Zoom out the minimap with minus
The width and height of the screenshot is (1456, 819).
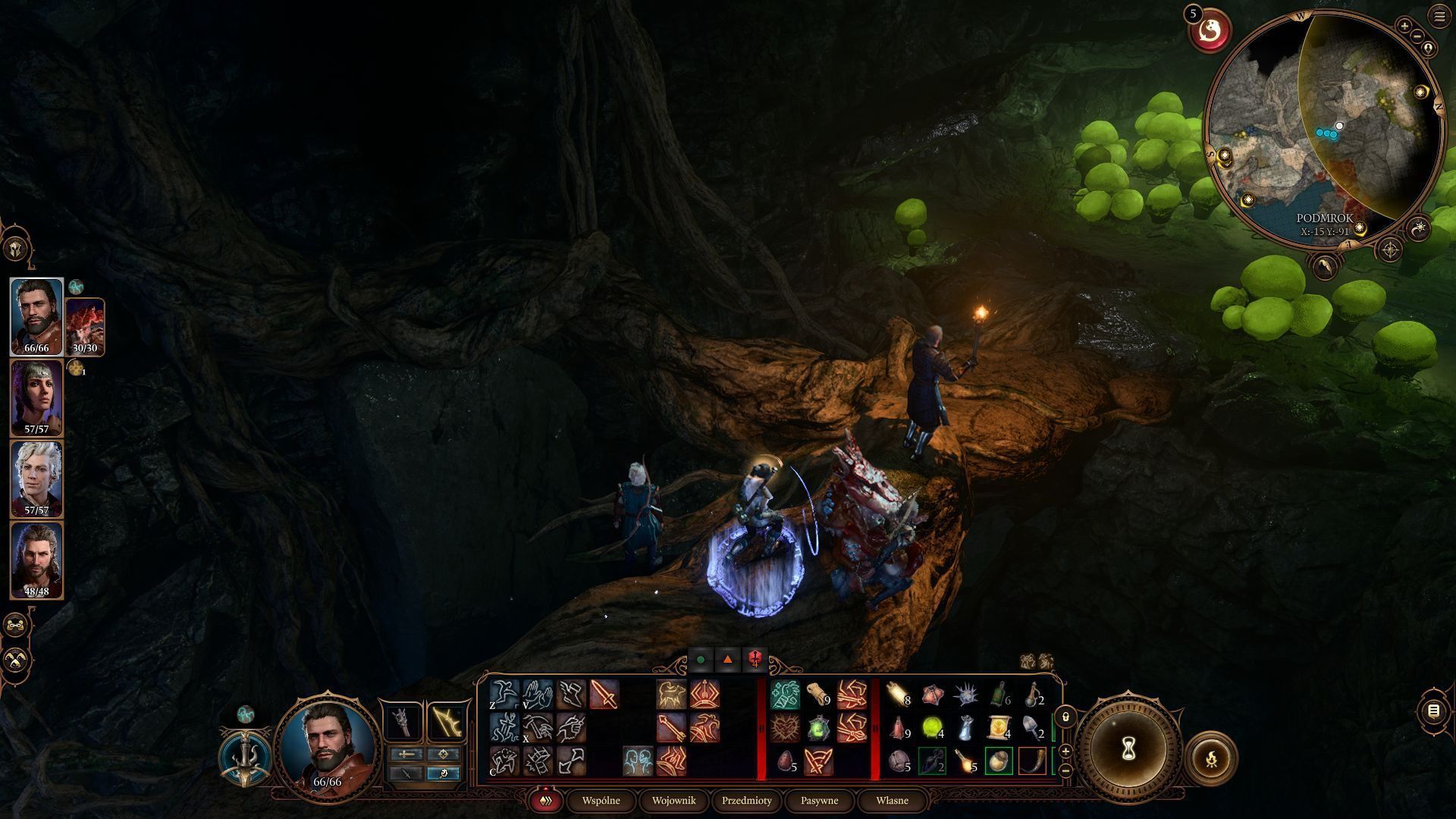tap(1417, 36)
